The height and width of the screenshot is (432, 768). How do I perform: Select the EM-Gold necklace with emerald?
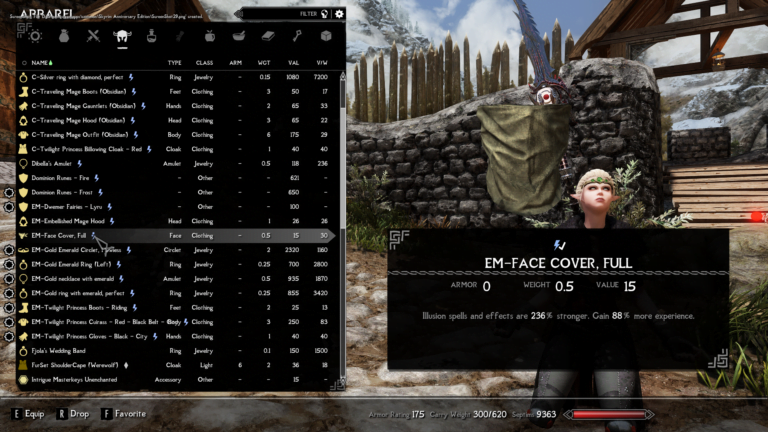pos(73,278)
